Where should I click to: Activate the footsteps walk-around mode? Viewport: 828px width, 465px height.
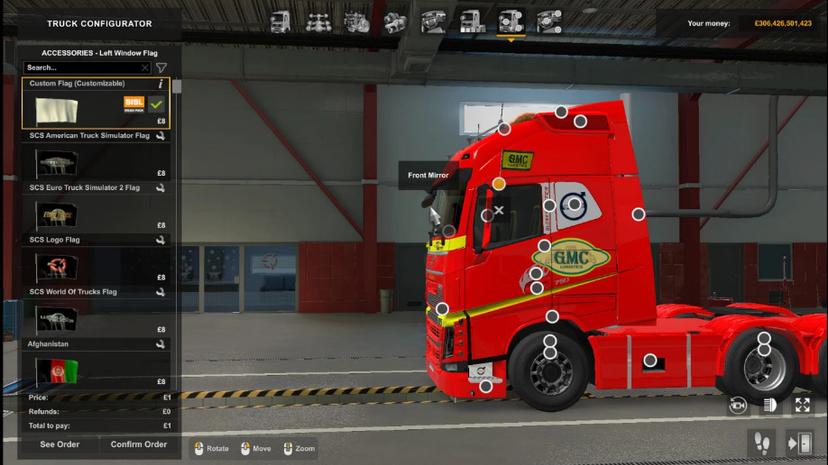(762, 442)
